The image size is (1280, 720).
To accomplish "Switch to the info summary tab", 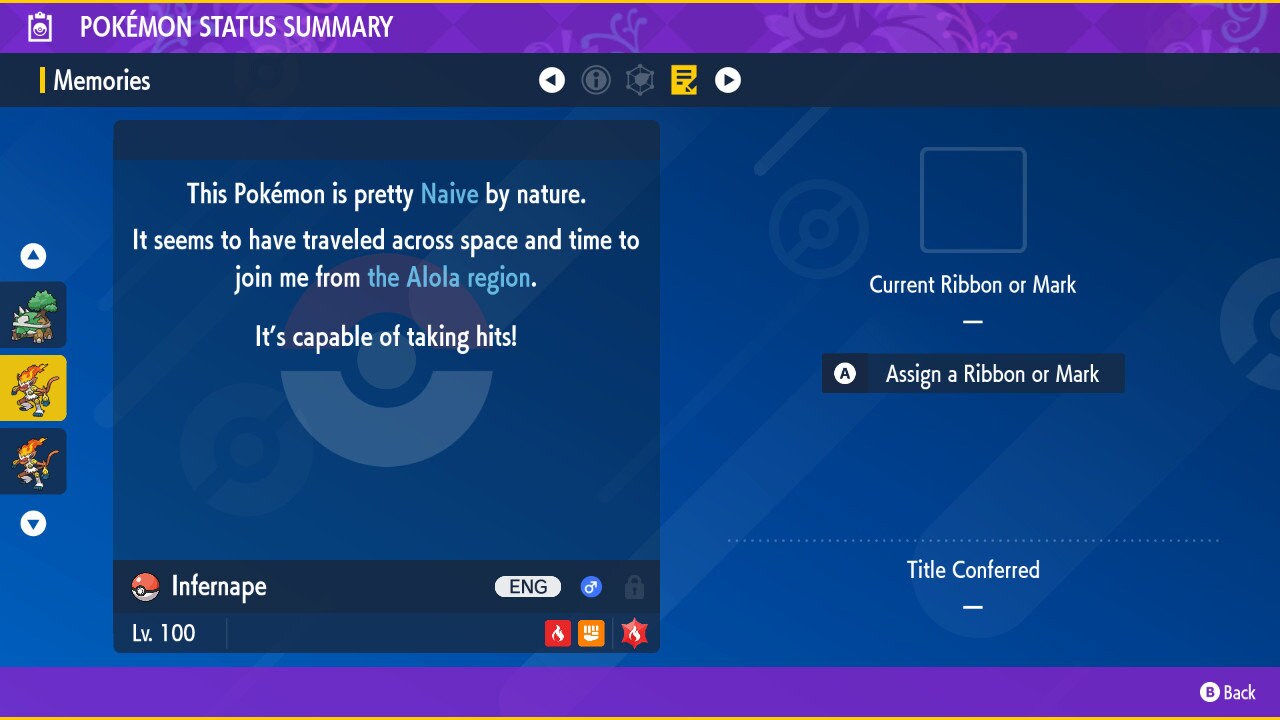I will (596, 80).
